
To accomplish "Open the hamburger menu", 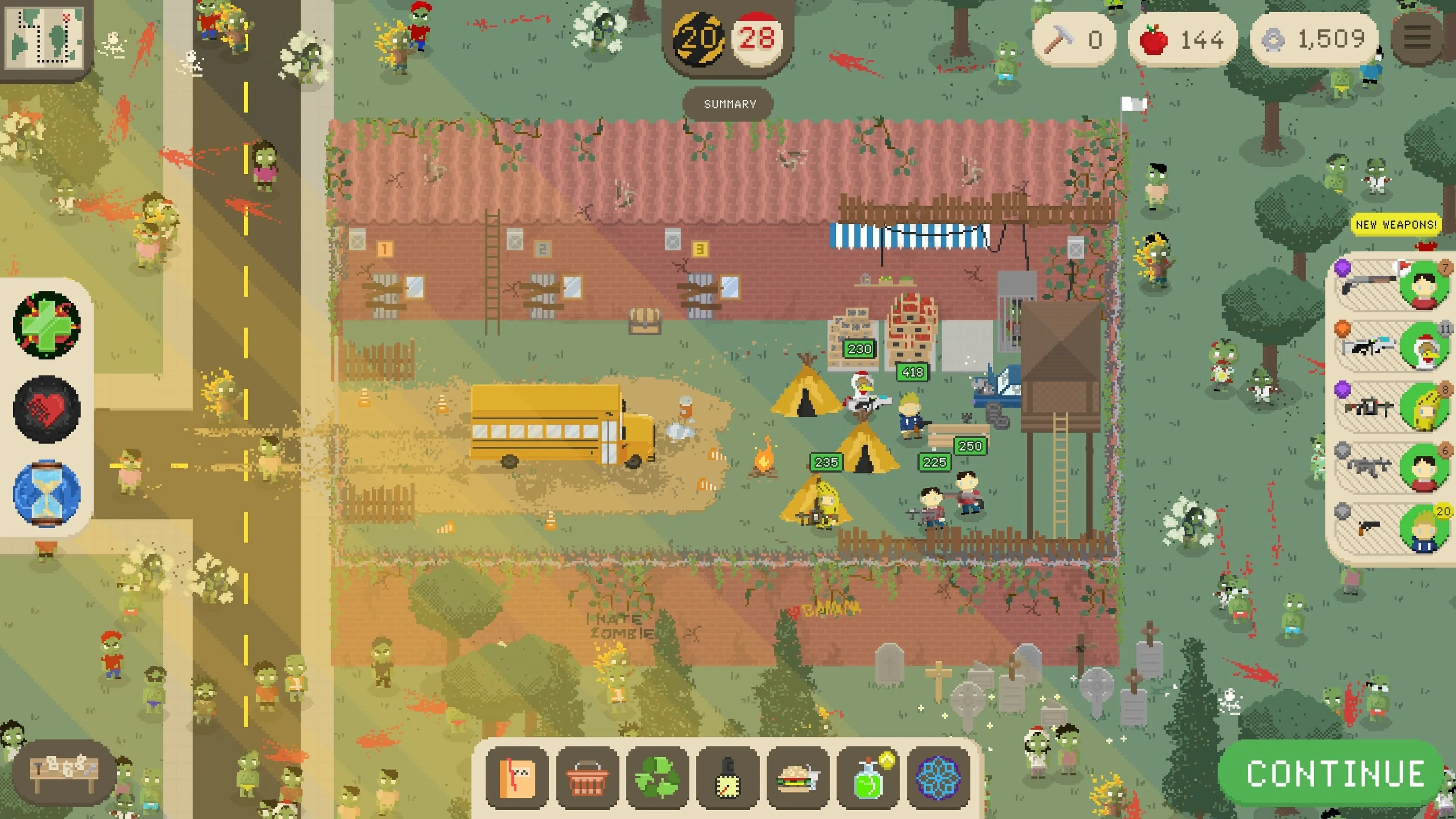I will click(1417, 38).
